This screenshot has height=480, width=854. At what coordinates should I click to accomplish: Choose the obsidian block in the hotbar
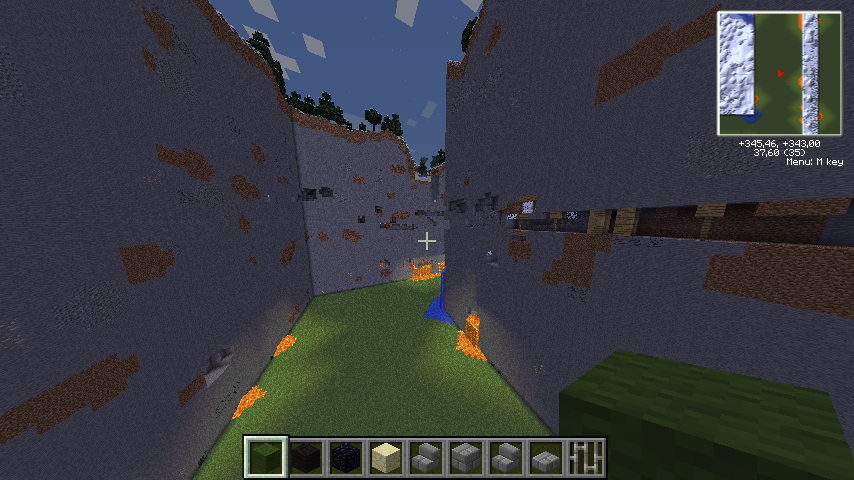click(346, 458)
